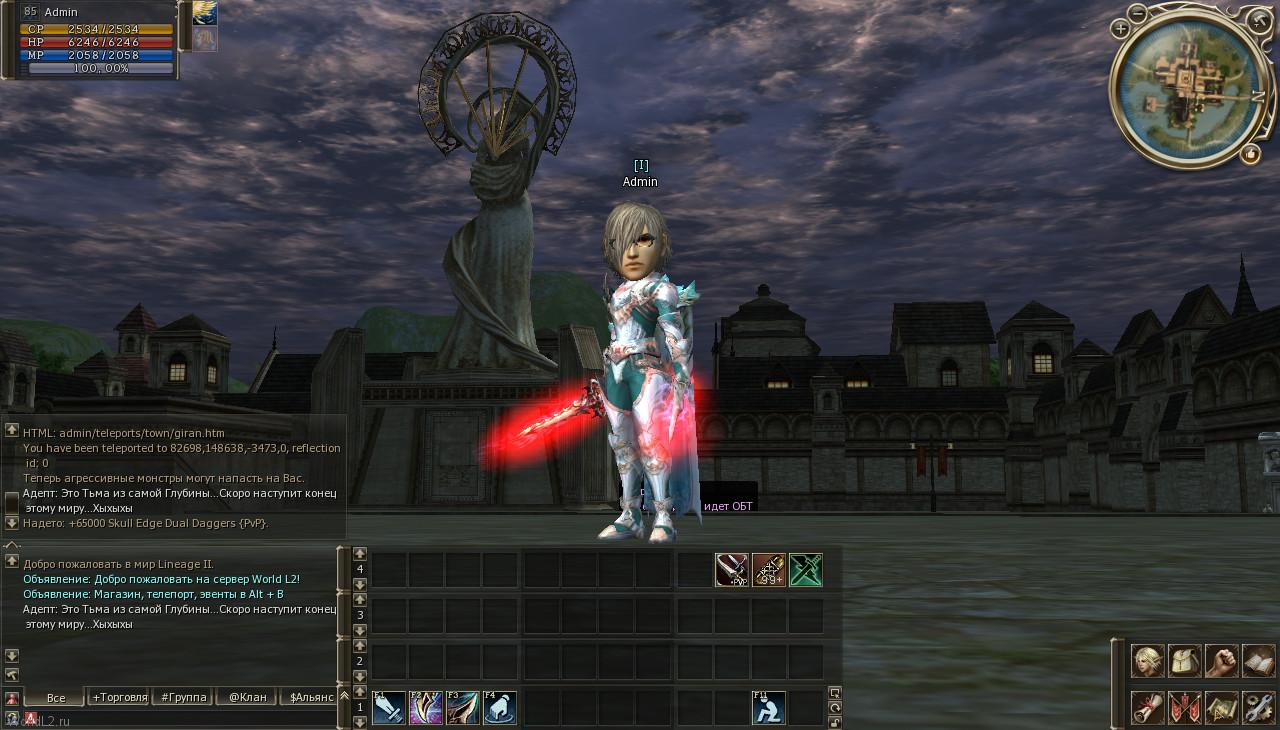Use the F1 attack shortcut skill
This screenshot has width=1280, height=730.
(389, 707)
